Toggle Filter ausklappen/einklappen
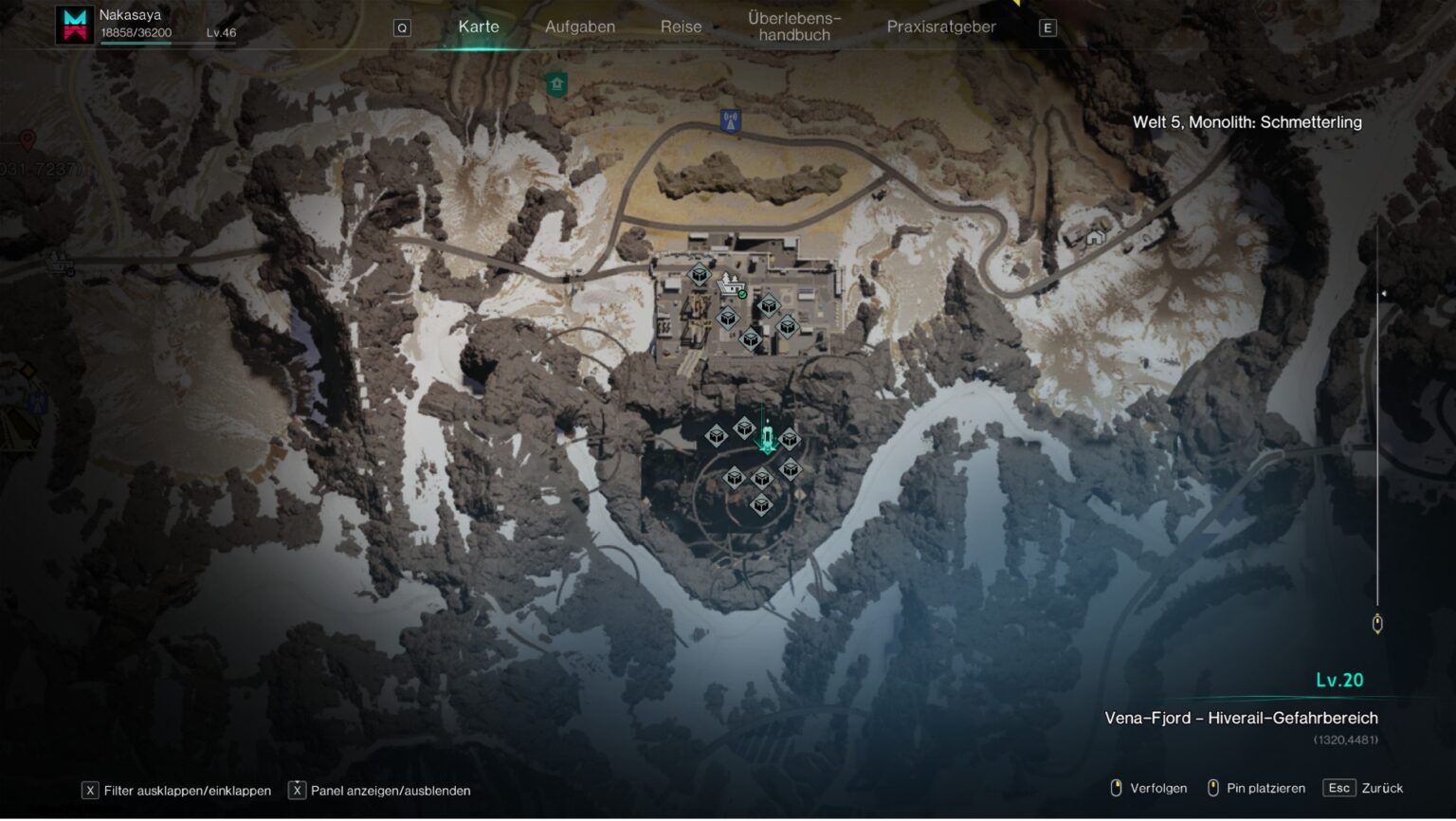Screen dimensions: 1456x821 pyautogui.click(x=177, y=791)
